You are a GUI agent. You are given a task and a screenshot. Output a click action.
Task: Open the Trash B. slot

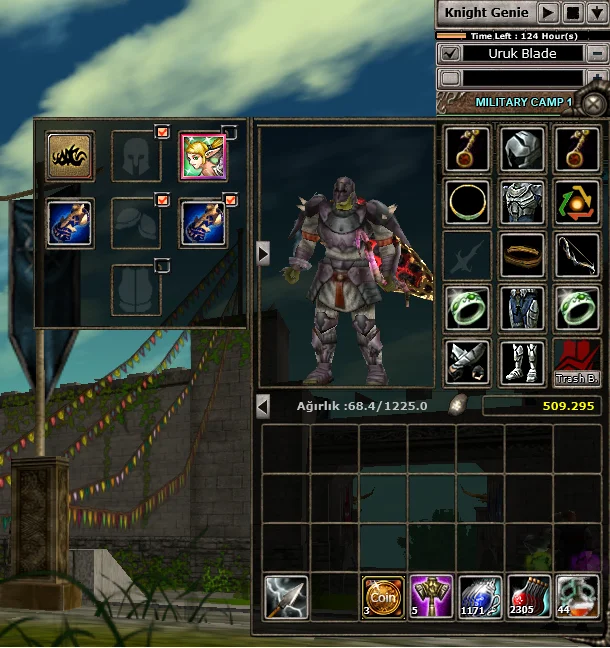[x=577, y=362]
